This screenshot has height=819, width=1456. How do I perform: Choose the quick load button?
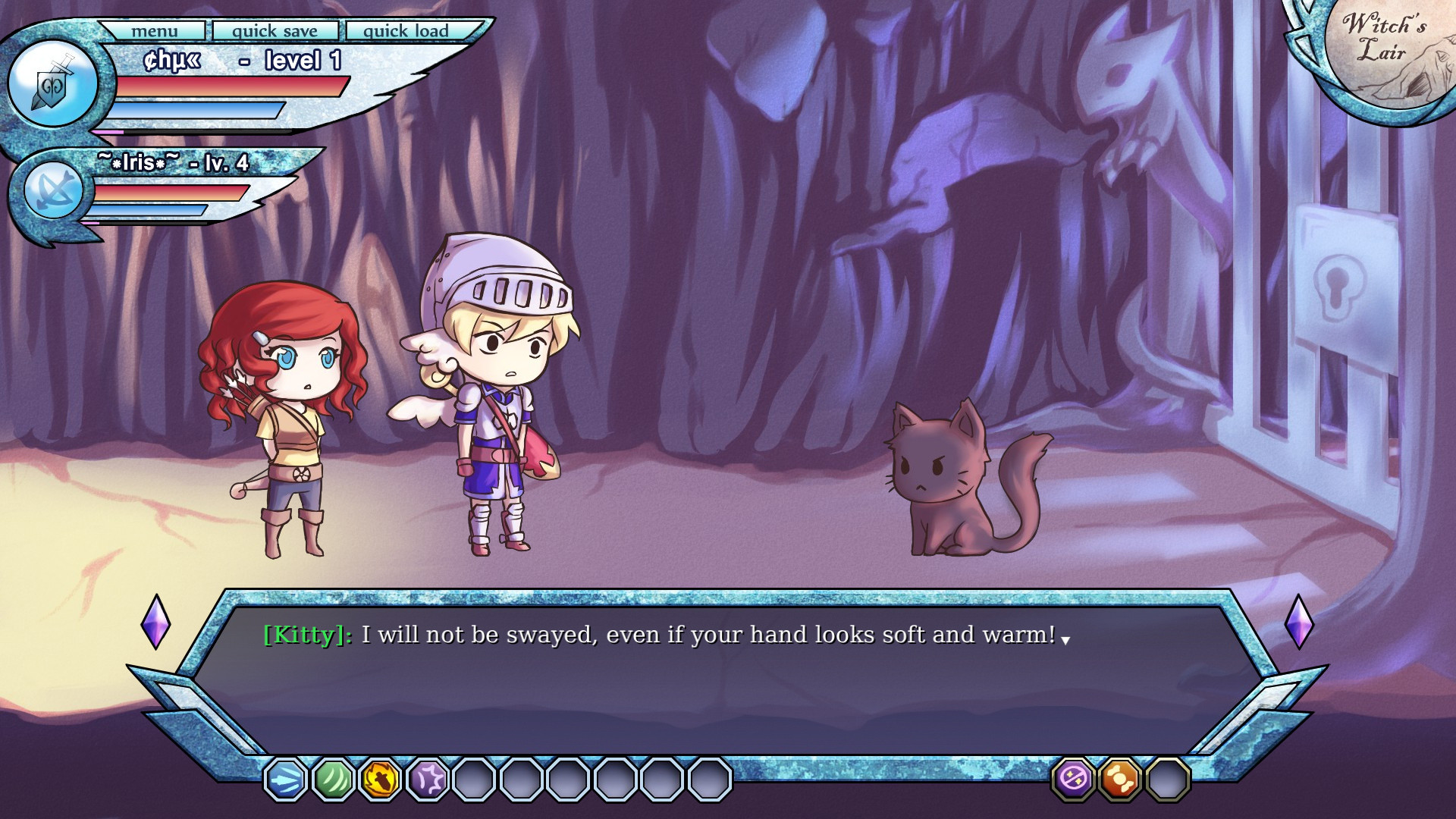click(x=406, y=31)
